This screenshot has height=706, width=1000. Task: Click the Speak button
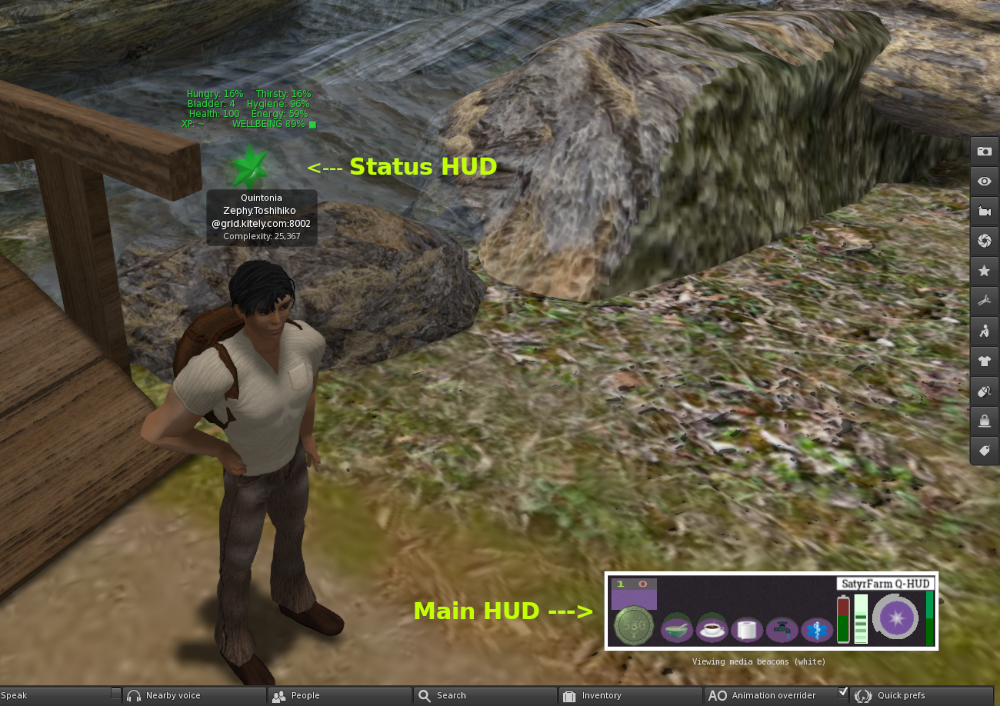[55, 695]
